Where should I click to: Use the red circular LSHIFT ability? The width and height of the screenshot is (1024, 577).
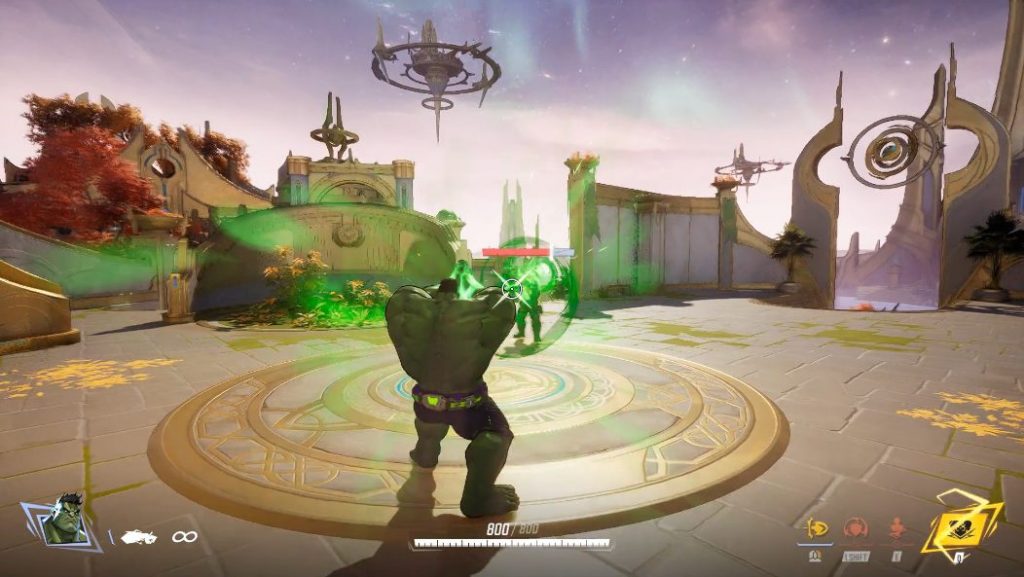[855, 528]
